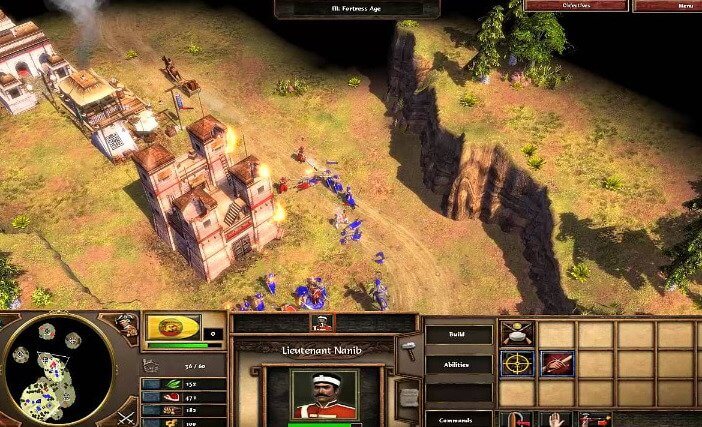
Task: Select the Commands tab
Action: 458,419
